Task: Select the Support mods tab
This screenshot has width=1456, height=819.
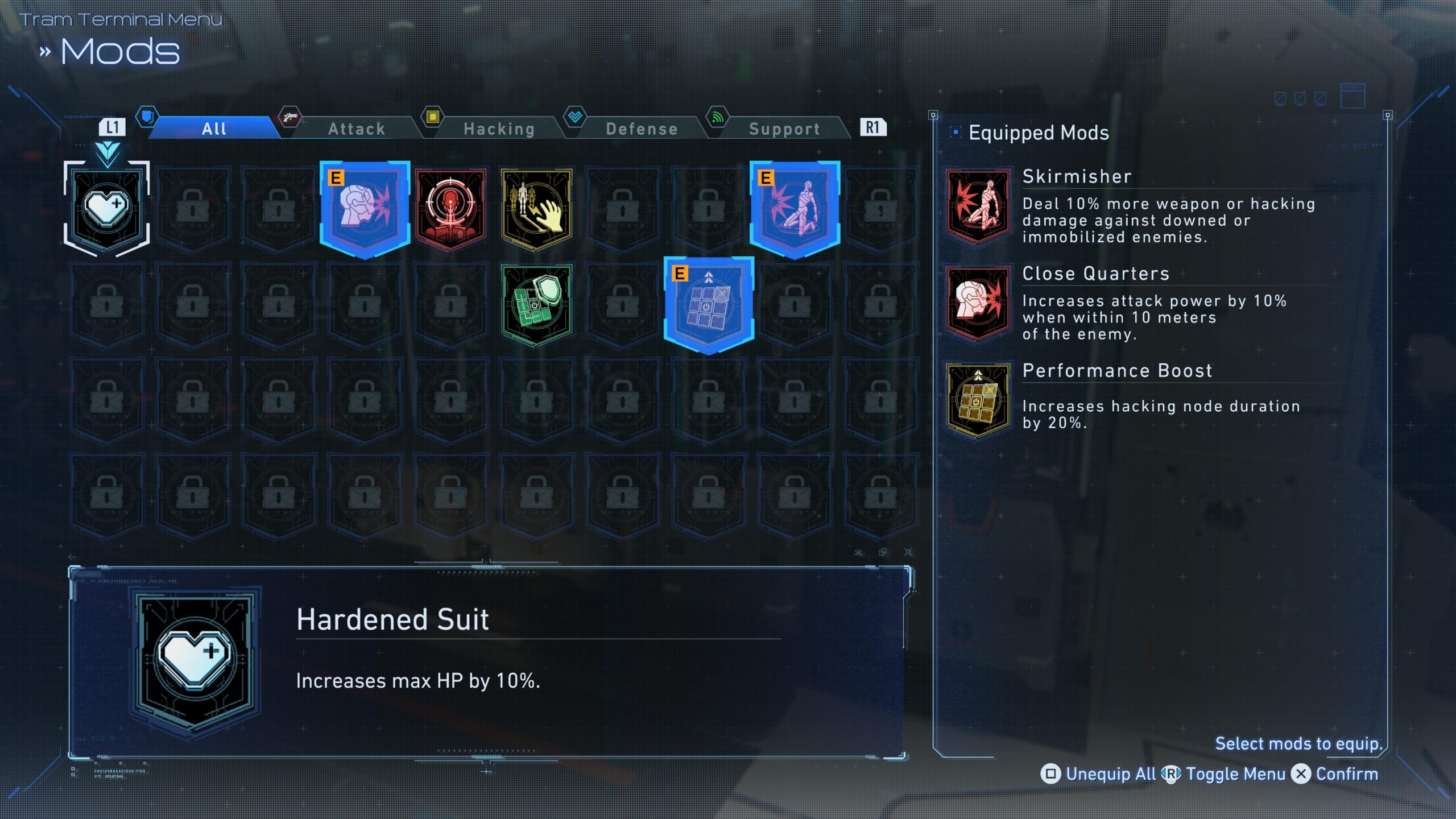Action: [784, 129]
